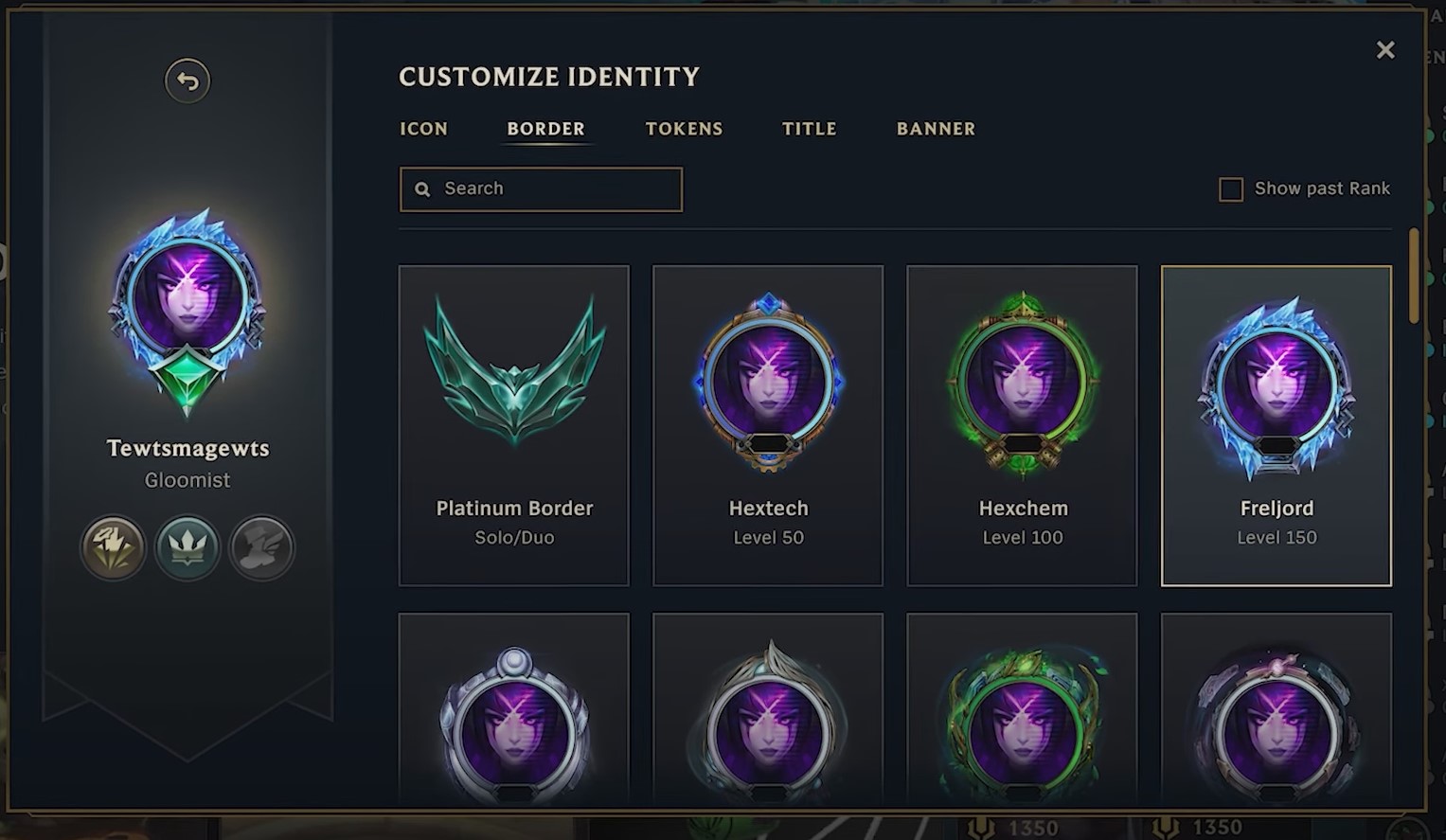Screen dimensions: 1446x840
Task: Pick the Hexchem Level 100 border
Action: click(x=1022, y=425)
